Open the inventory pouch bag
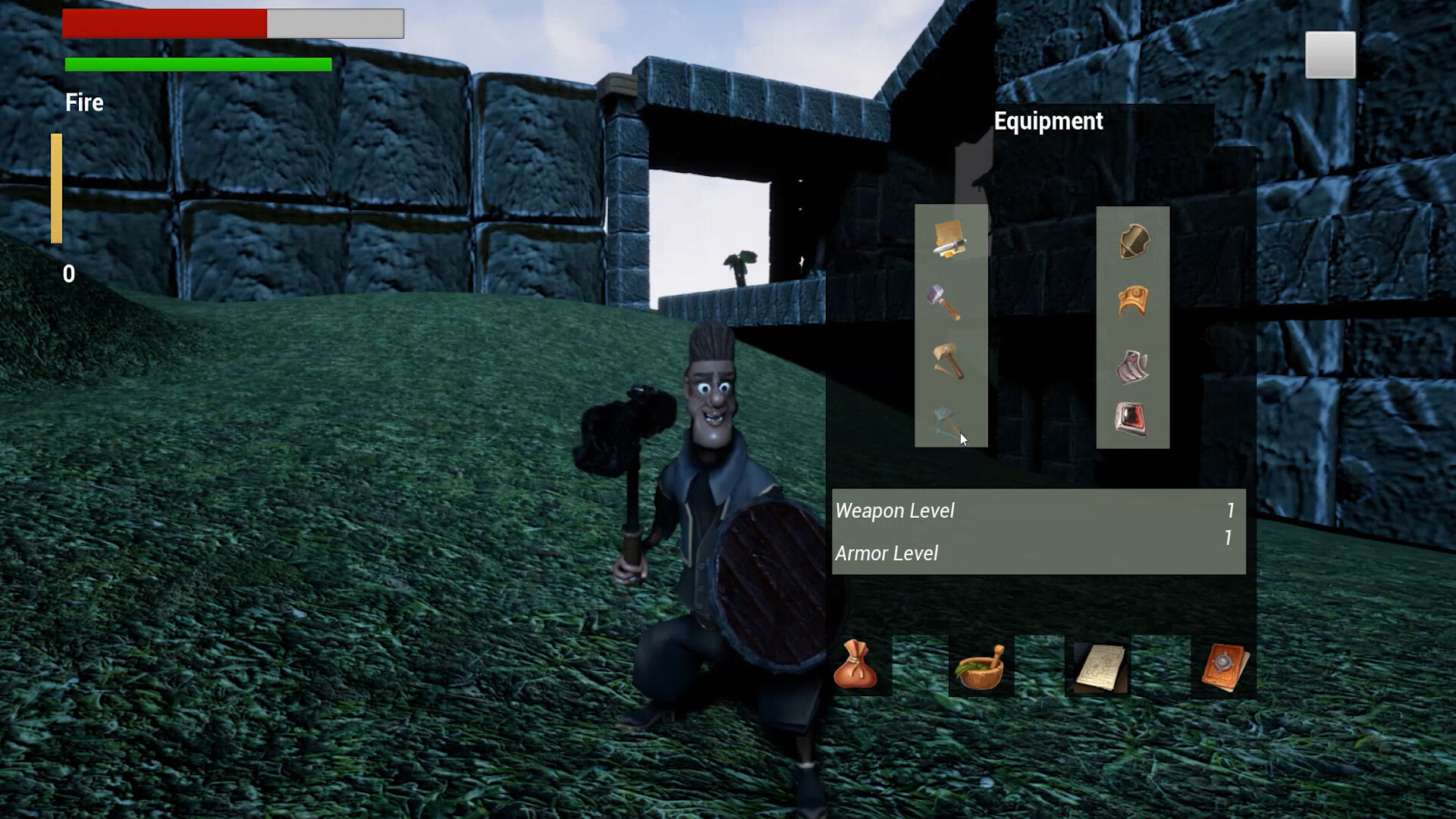The height and width of the screenshot is (819, 1456). click(855, 666)
